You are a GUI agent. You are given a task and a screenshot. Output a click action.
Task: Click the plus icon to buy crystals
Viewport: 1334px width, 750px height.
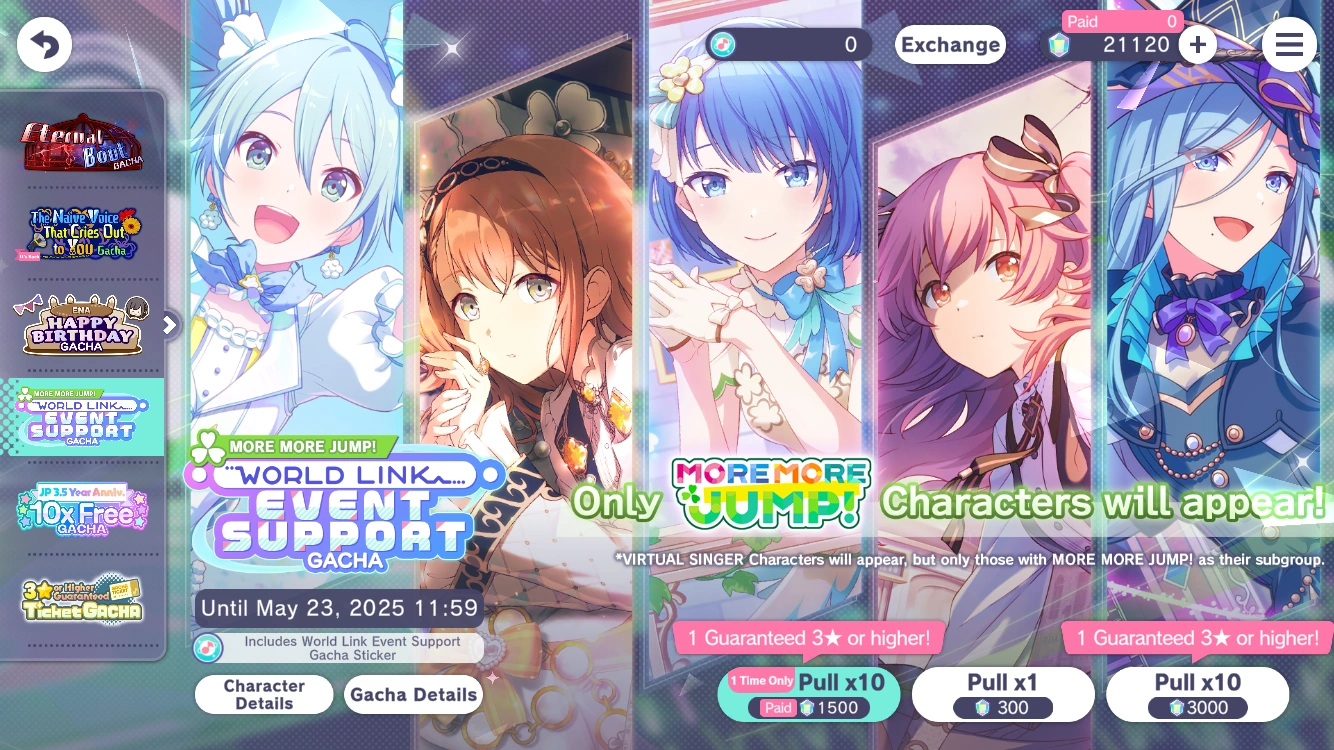pos(1197,44)
